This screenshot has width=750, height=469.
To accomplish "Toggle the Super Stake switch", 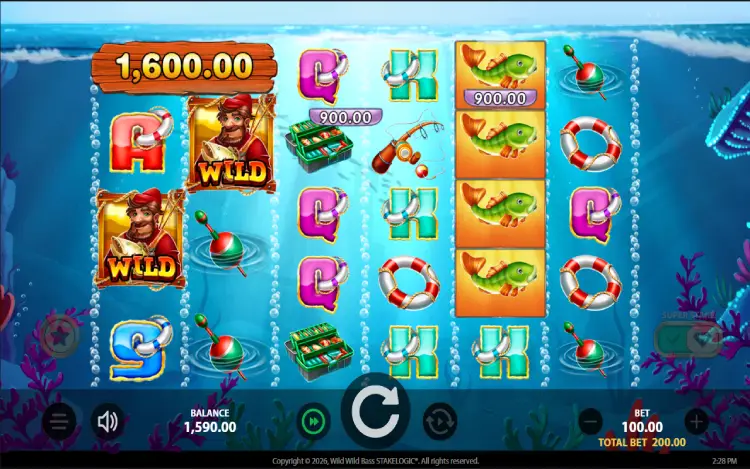I will tap(687, 338).
